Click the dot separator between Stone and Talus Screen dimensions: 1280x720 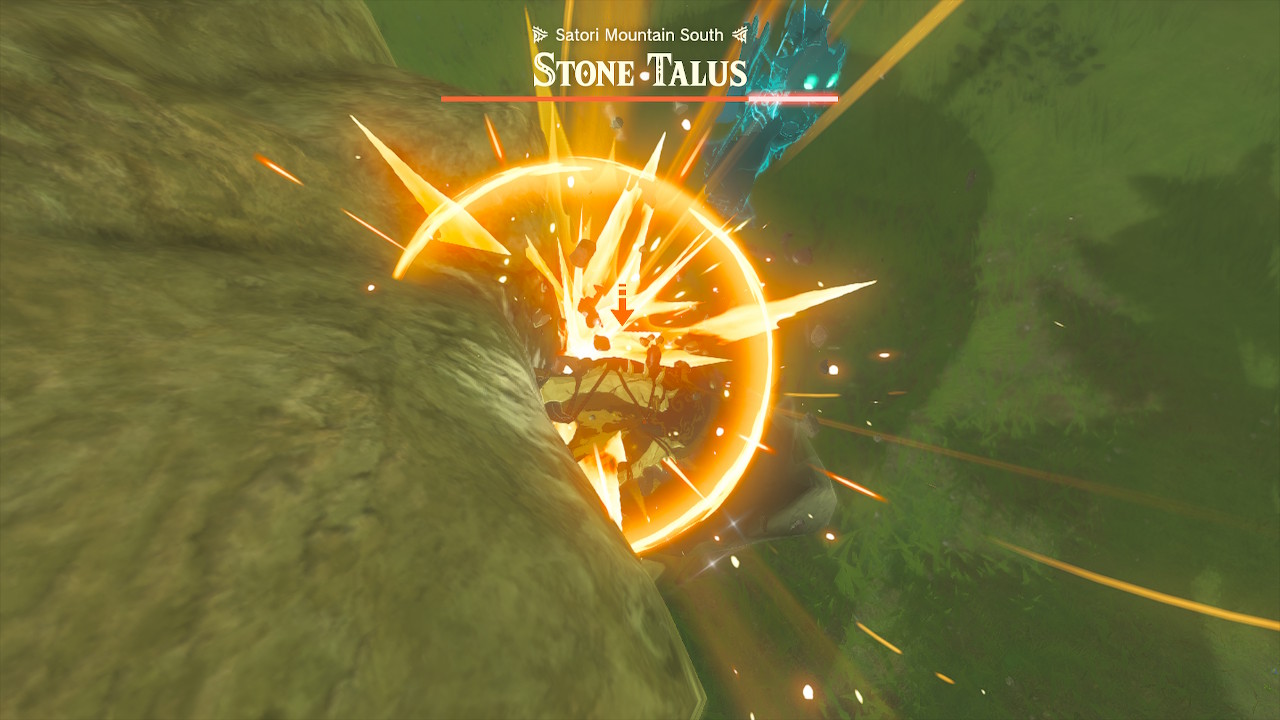pyautogui.click(x=645, y=76)
